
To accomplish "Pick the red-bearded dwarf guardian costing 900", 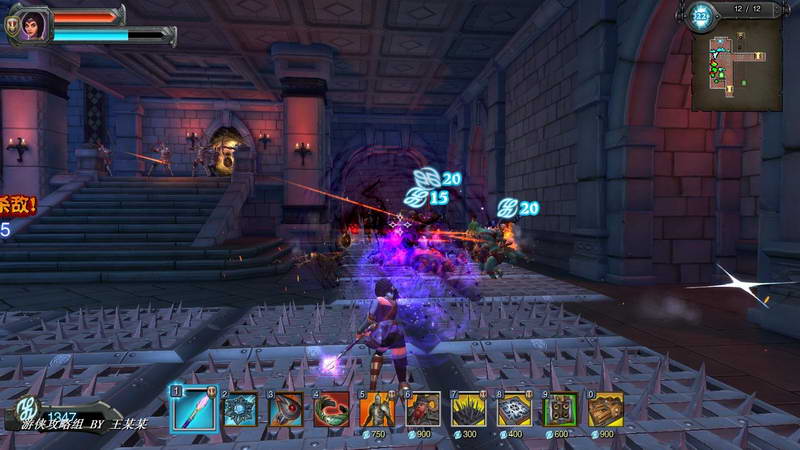I will [x=423, y=409].
